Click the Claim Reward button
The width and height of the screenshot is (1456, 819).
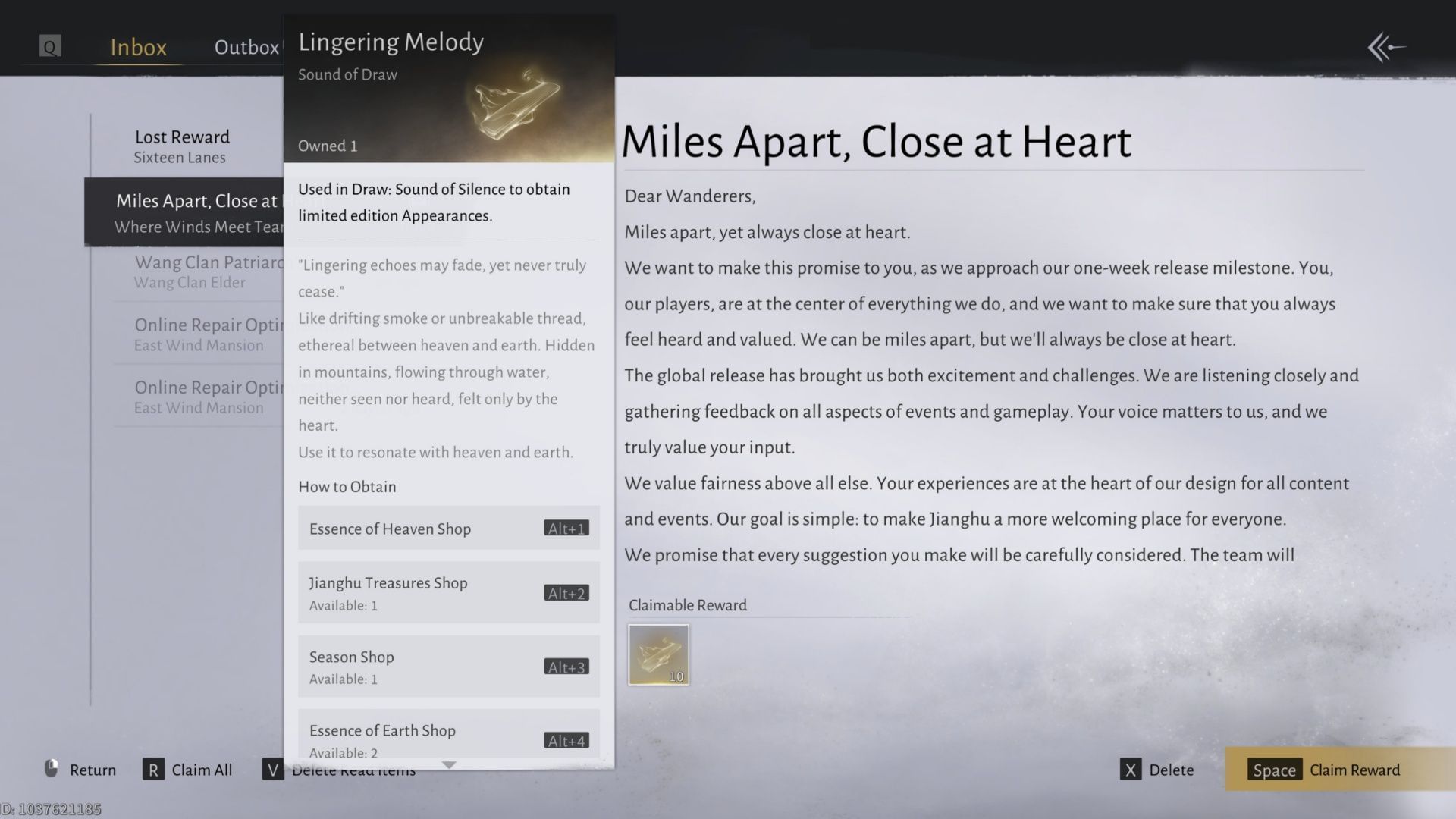1354,770
